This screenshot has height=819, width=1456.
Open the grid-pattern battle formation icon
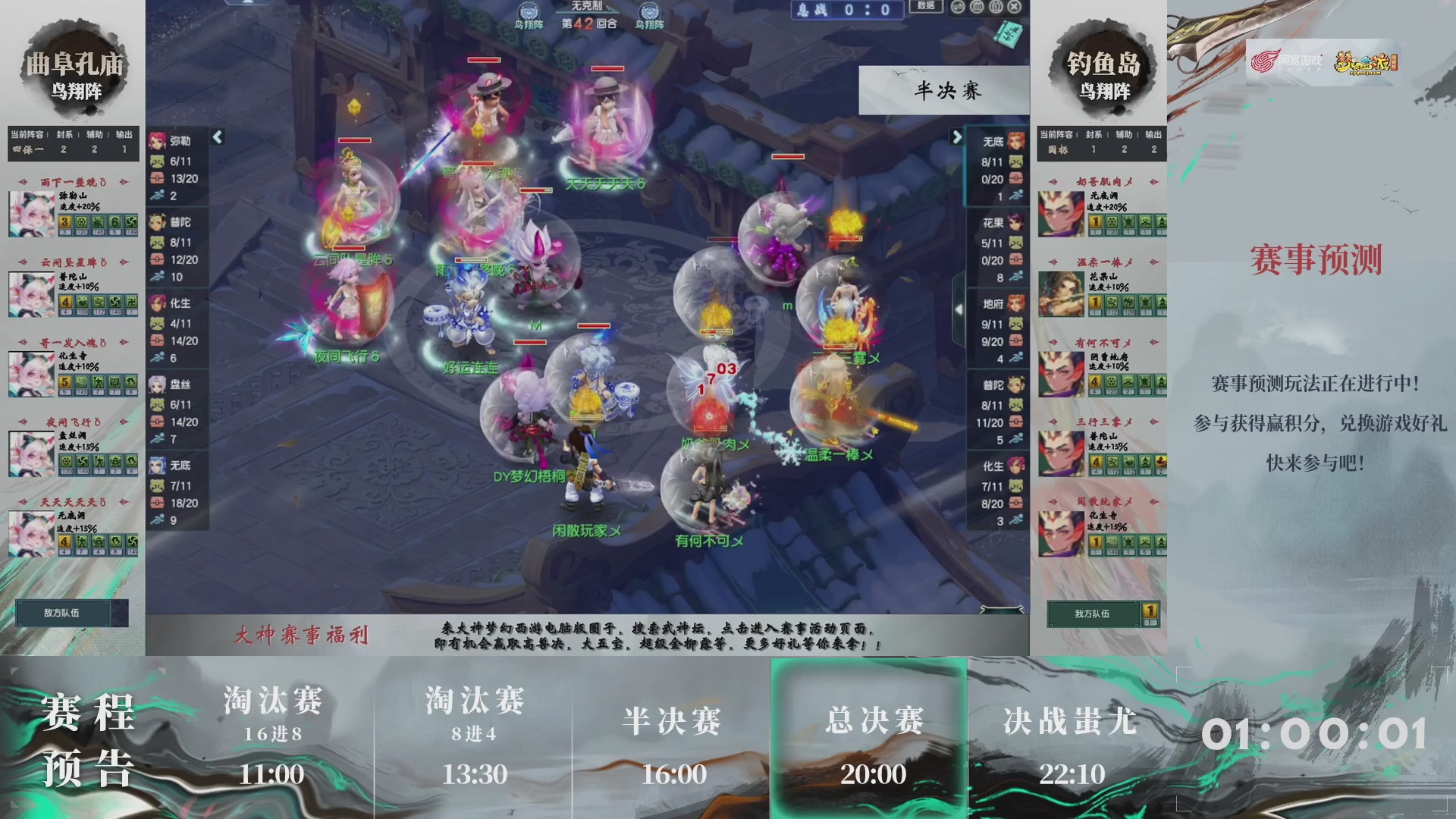pyautogui.click(x=977, y=8)
